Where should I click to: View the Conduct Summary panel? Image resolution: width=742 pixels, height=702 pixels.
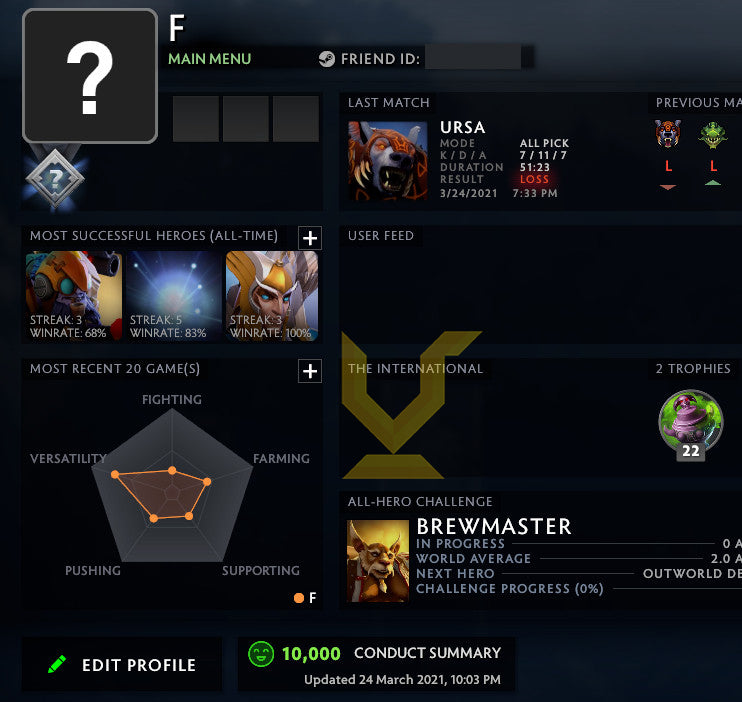(x=376, y=665)
